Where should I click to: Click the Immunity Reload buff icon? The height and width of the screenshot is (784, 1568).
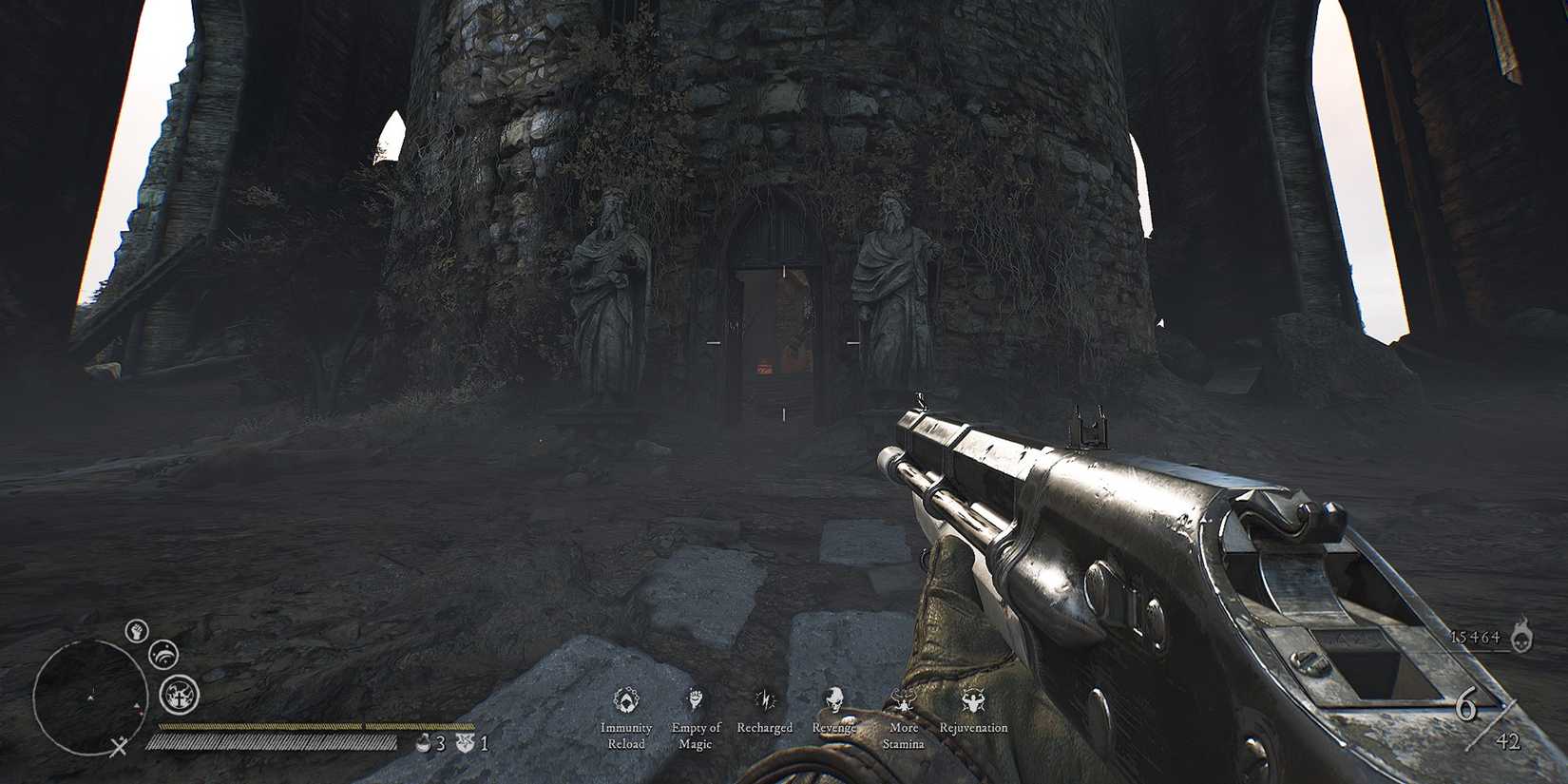point(627,697)
